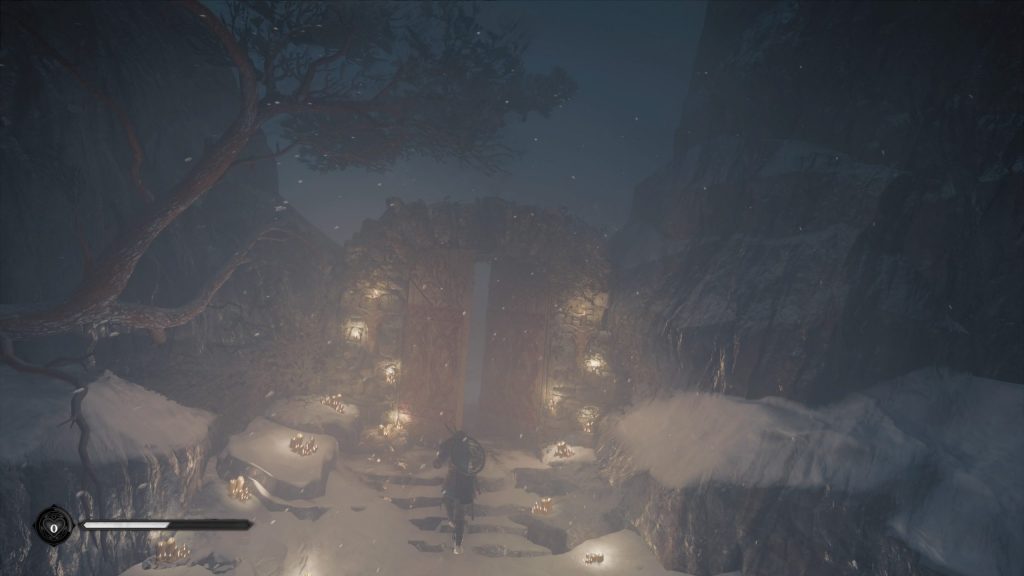
Task: Use the heart-shaped healing ration icon
Action: (x=53, y=525)
